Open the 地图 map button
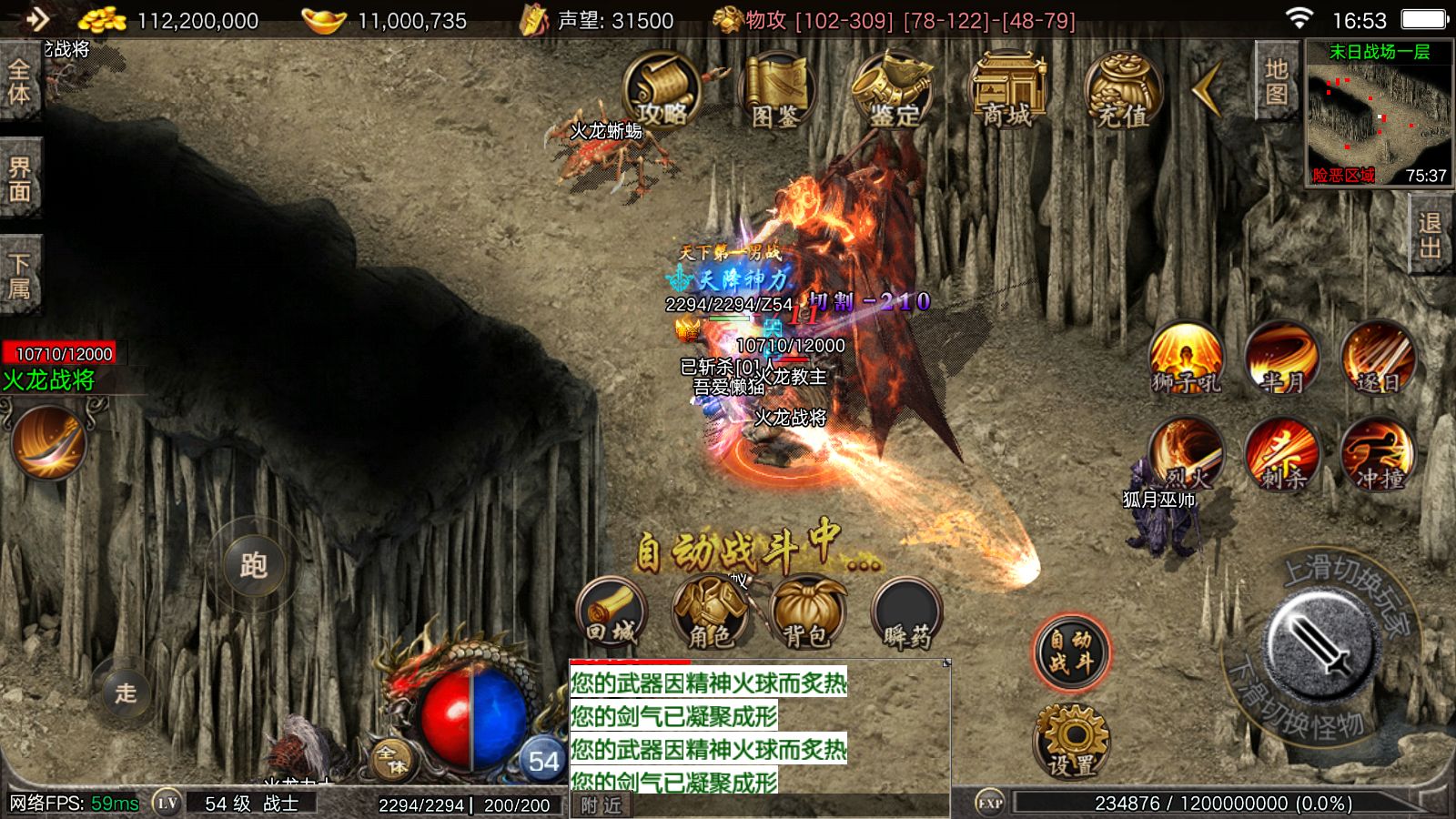1456x819 pixels. coord(1276,81)
